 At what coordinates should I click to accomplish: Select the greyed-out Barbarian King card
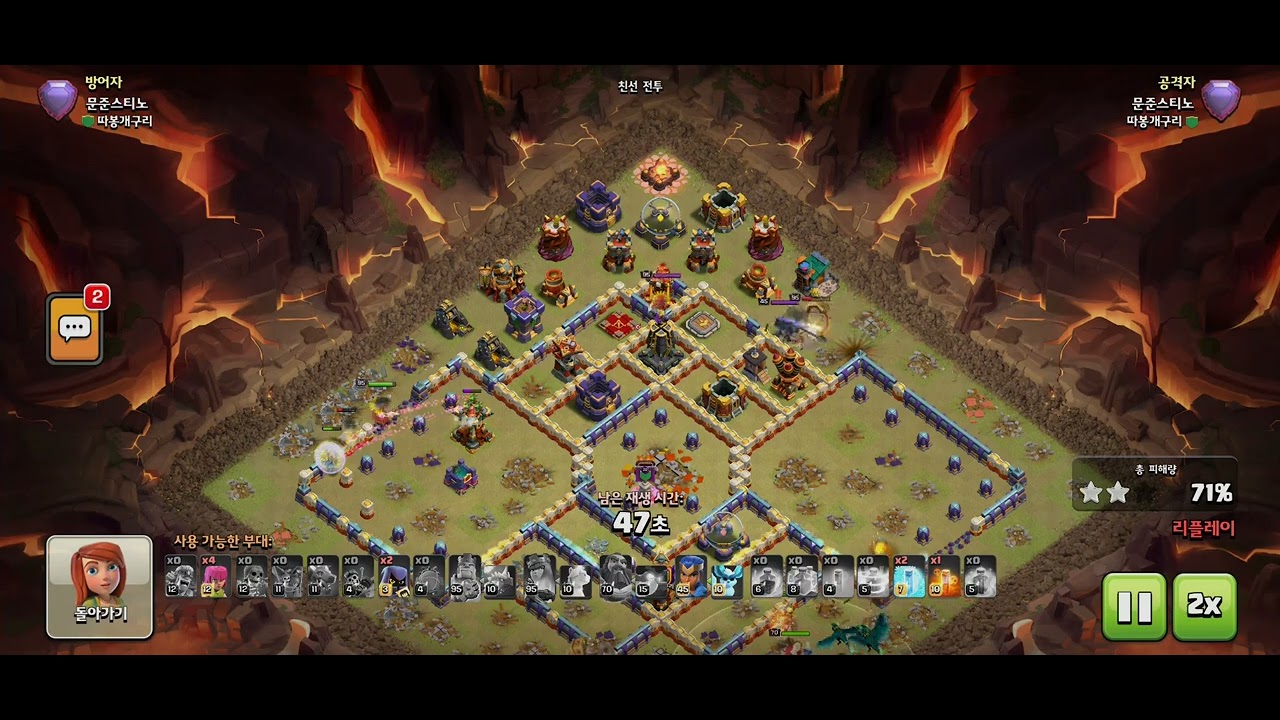tap(466, 576)
